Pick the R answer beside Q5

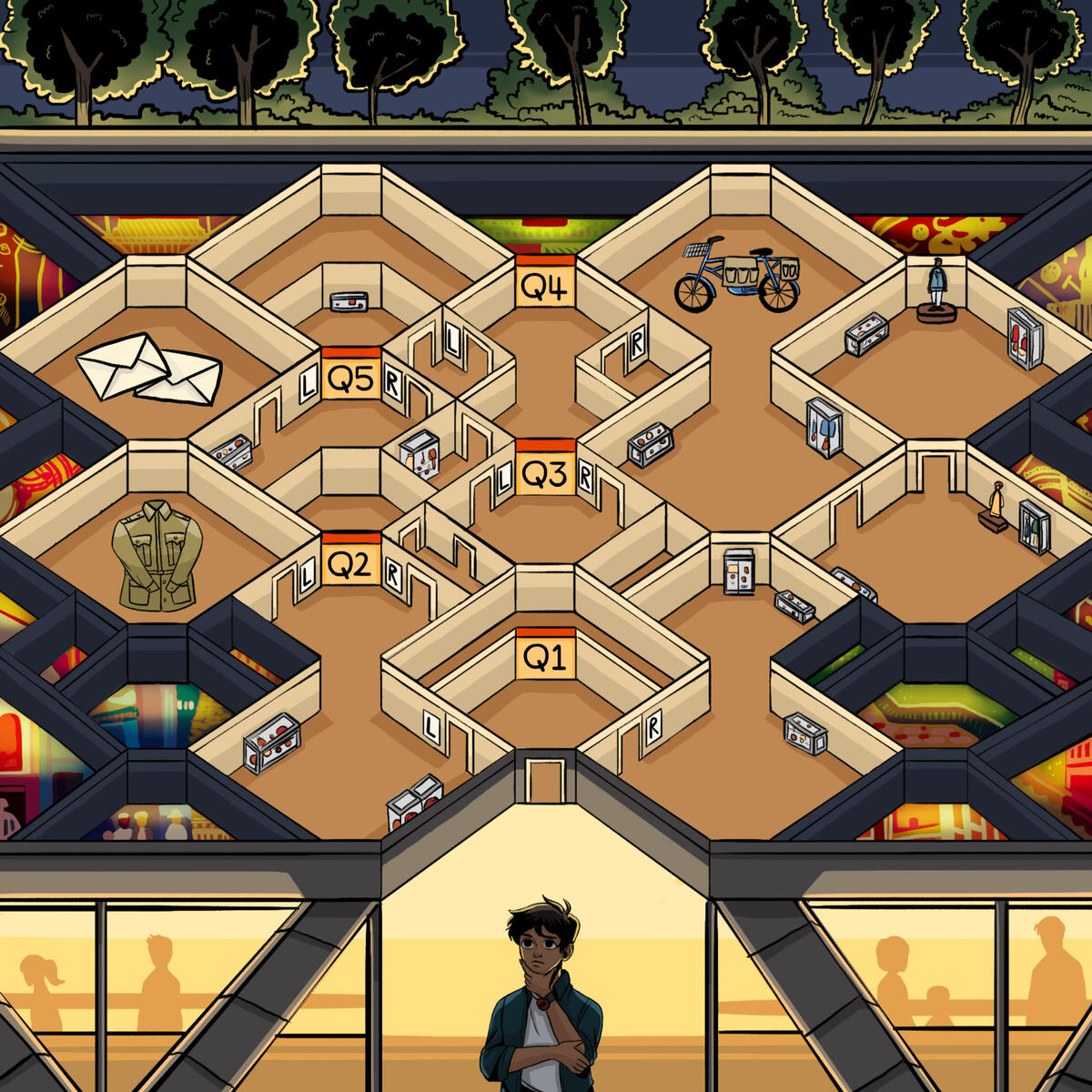393,383
